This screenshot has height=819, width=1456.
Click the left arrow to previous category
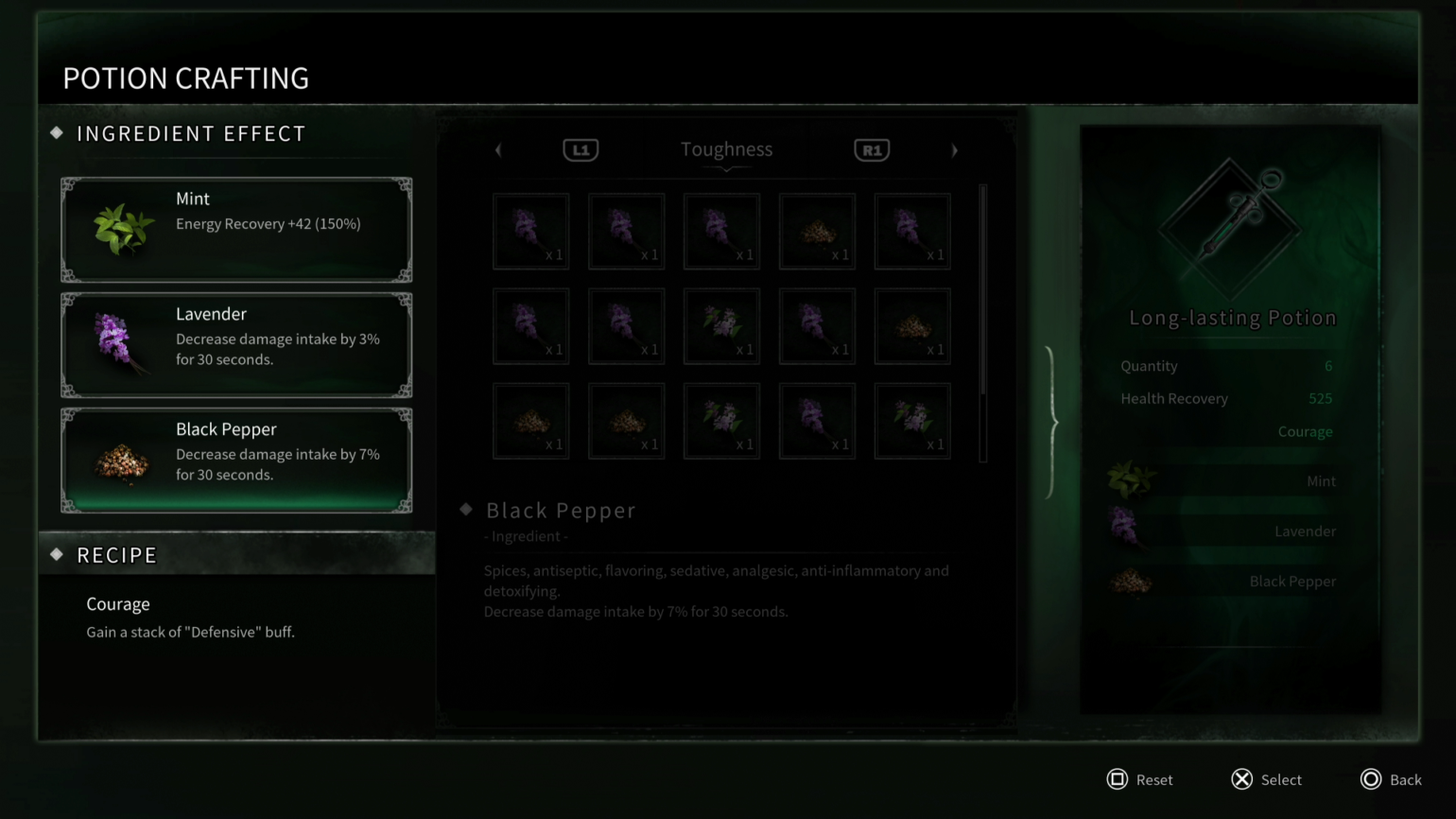point(498,149)
